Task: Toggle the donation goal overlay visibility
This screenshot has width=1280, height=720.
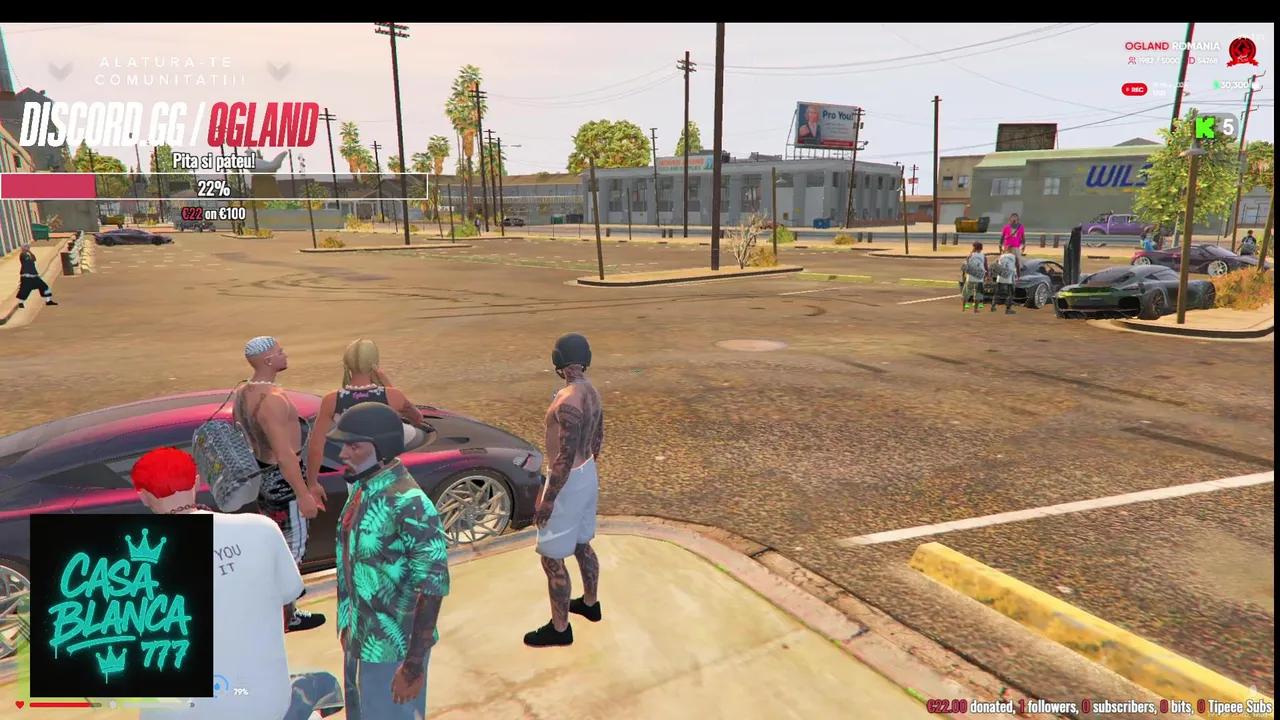Action: tap(215, 186)
